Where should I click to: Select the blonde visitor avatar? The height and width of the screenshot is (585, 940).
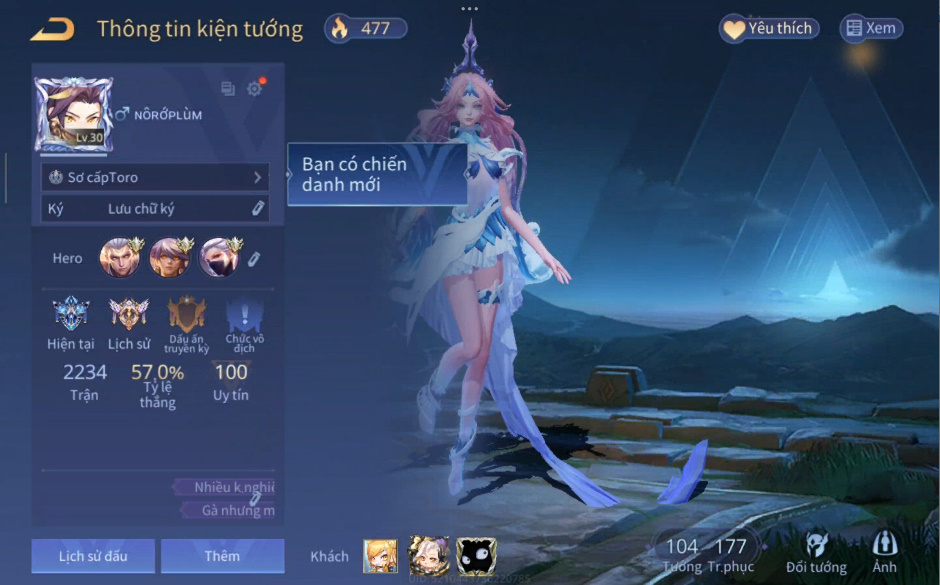click(380, 556)
